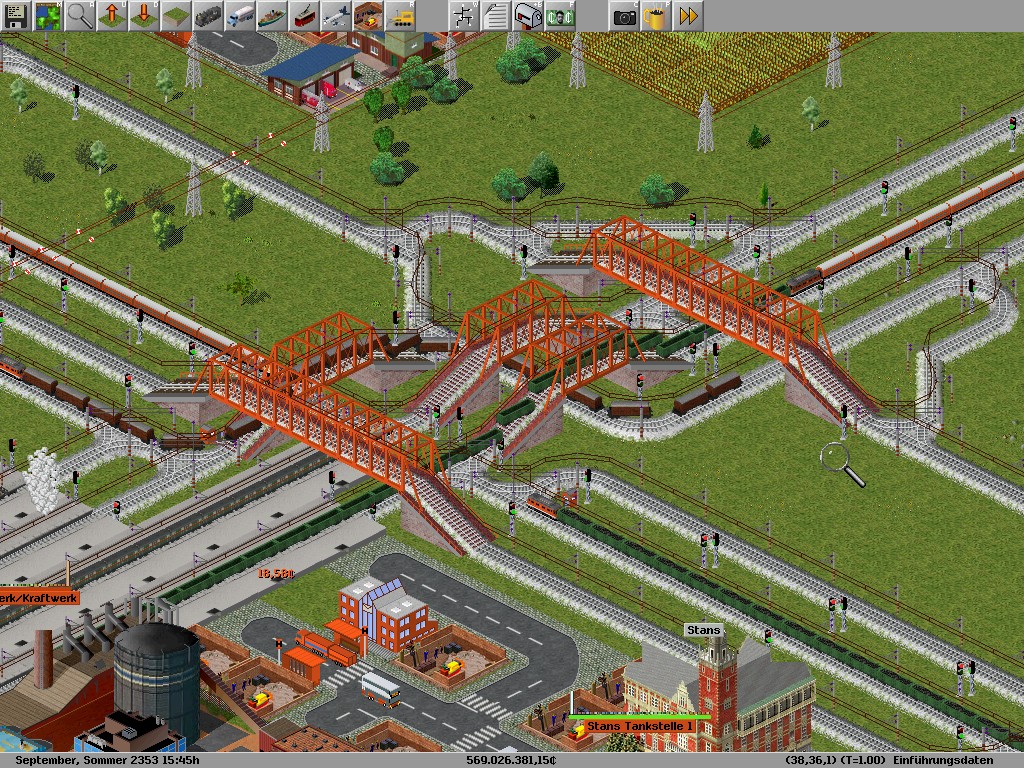Open the road truck construction menu
Image resolution: width=1024 pixels, height=768 pixels.
tap(240, 16)
